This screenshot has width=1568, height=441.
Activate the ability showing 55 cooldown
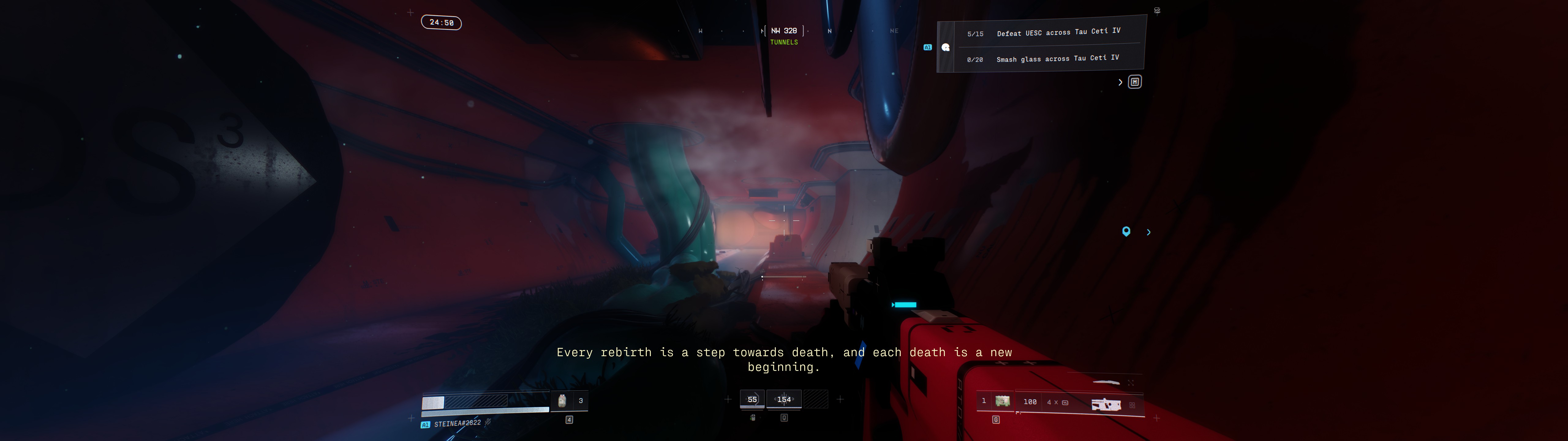752,400
